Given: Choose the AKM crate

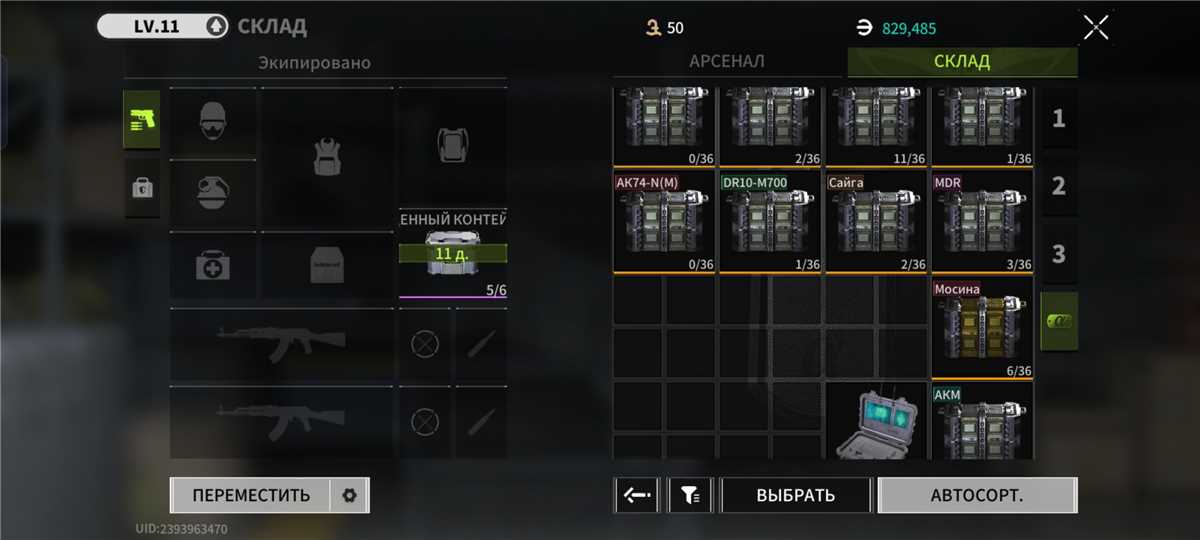Looking at the screenshot, I should pos(982,422).
